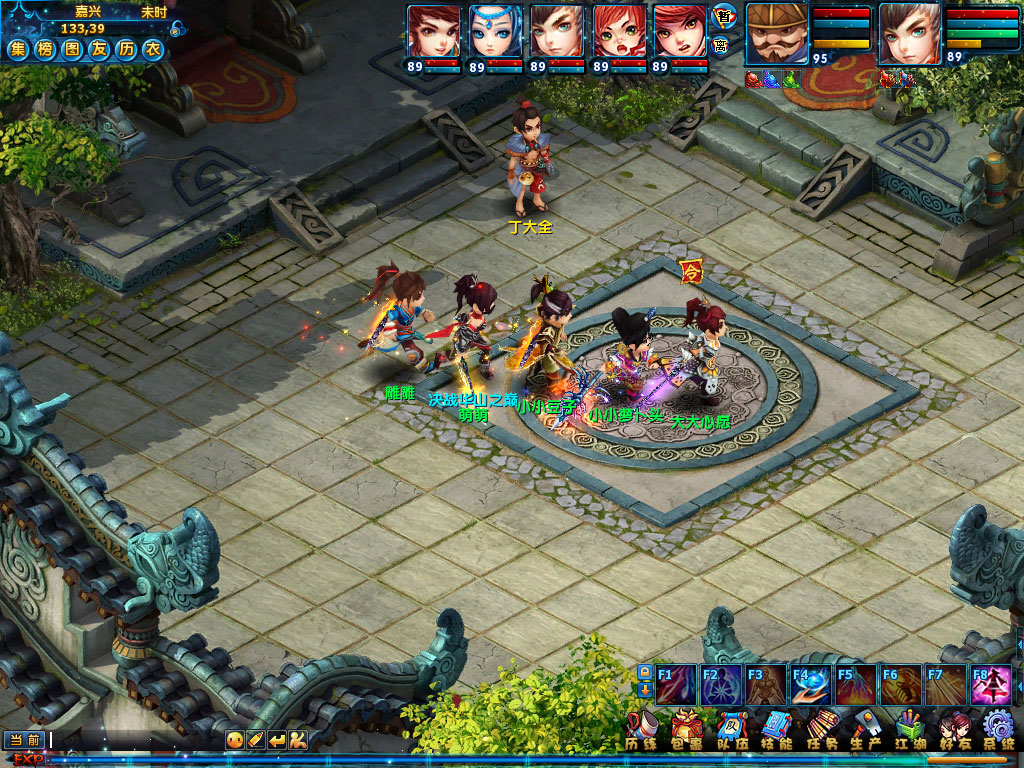Viewport: 1024px width, 768px height.
Task: Activate the F4 blue orb skill
Action: pos(811,685)
